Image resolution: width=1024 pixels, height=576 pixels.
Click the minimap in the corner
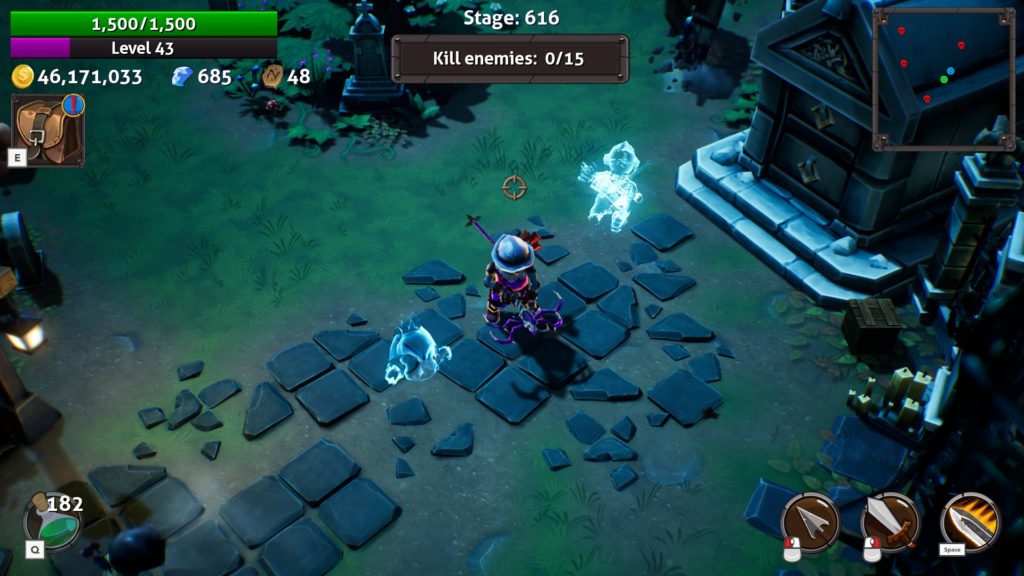[943, 79]
